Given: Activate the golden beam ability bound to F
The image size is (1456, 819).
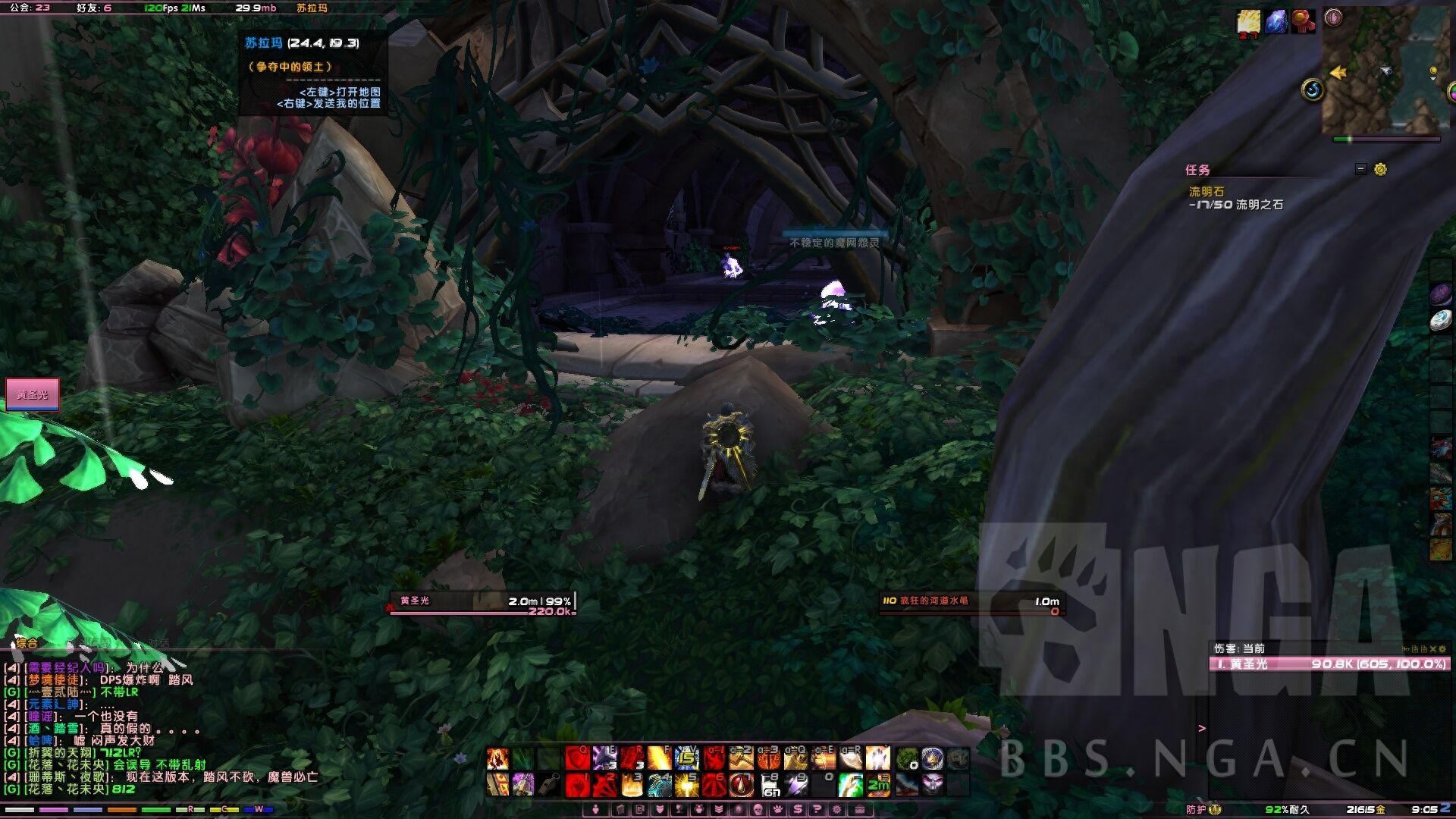Looking at the screenshot, I should [x=660, y=758].
